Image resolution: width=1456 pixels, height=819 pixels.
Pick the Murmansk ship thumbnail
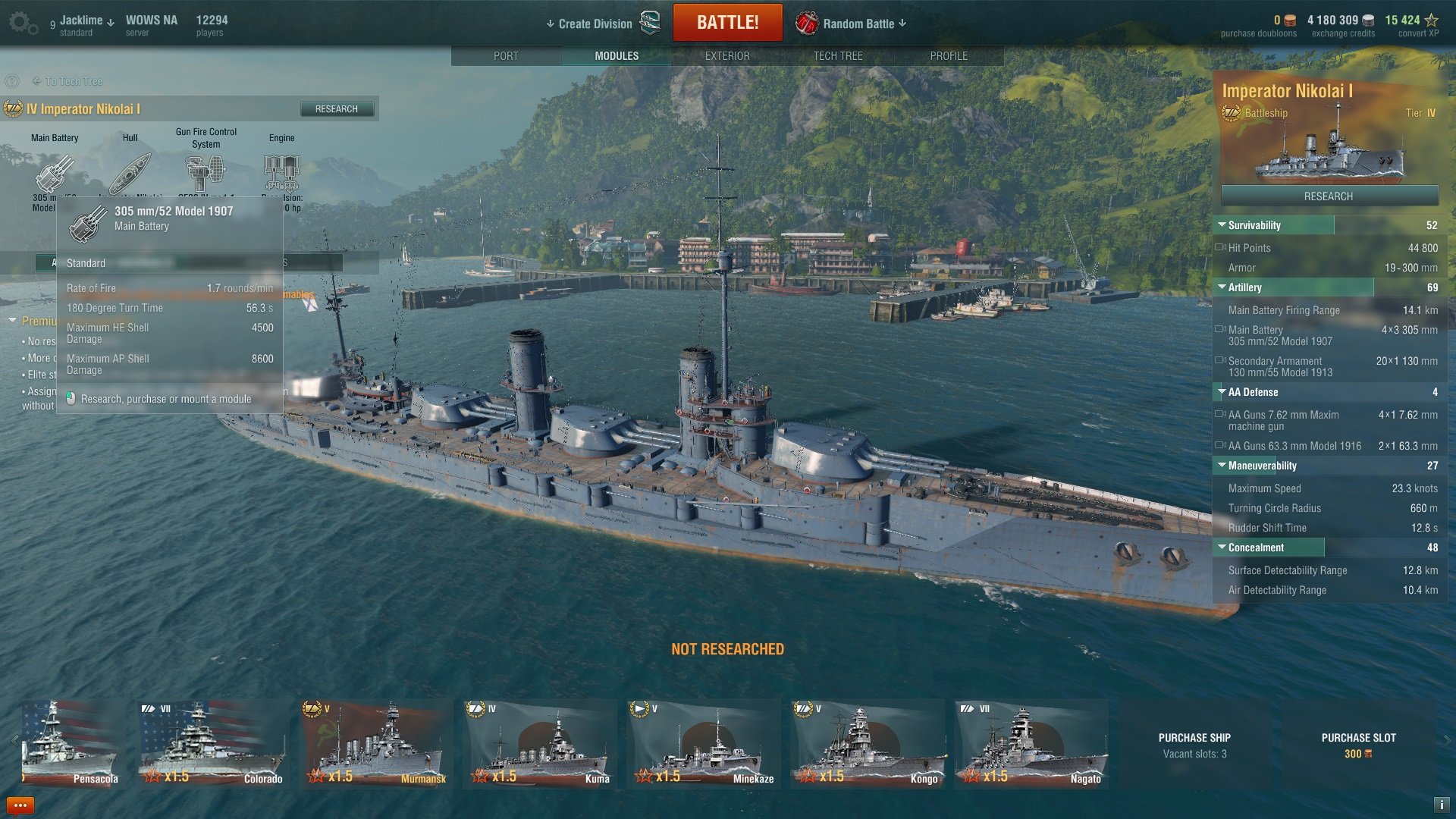pyautogui.click(x=376, y=744)
